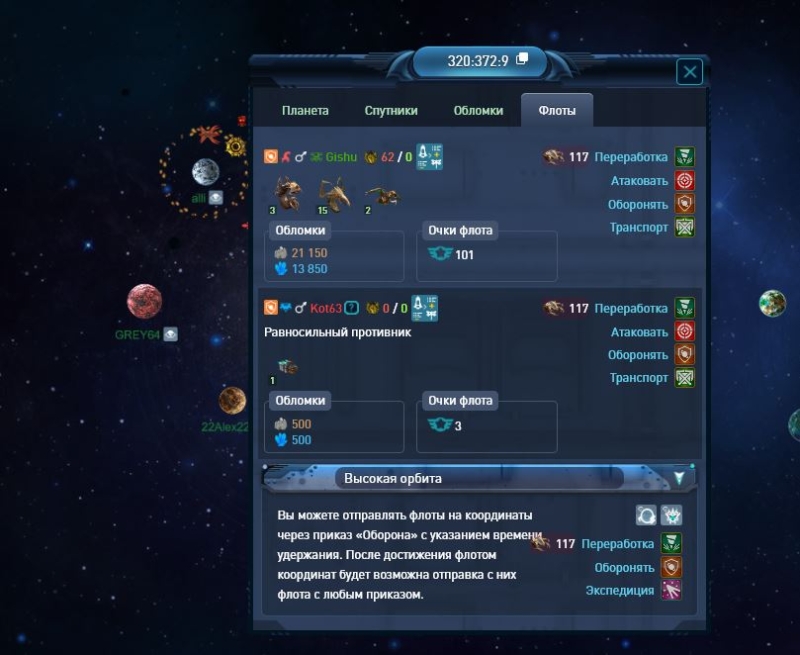The height and width of the screenshot is (655, 800).
Task: Choose Оборонять for Kot63's fleet
Action: (684, 355)
